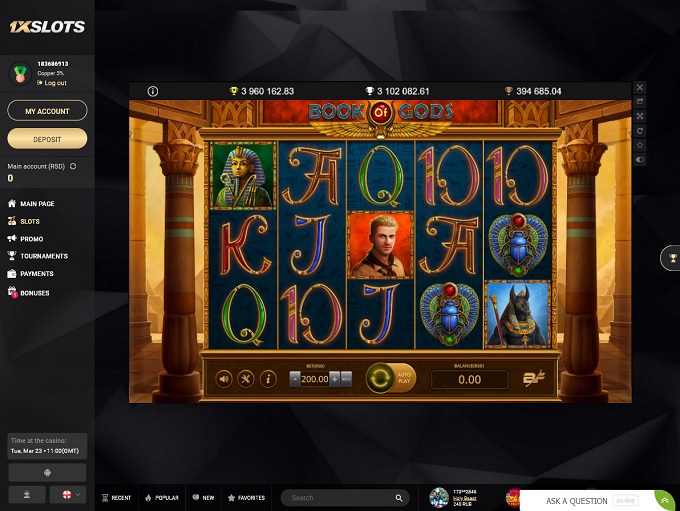Viewport: 680px width, 511px height.
Task: Open the Payments page
Action: (37, 274)
